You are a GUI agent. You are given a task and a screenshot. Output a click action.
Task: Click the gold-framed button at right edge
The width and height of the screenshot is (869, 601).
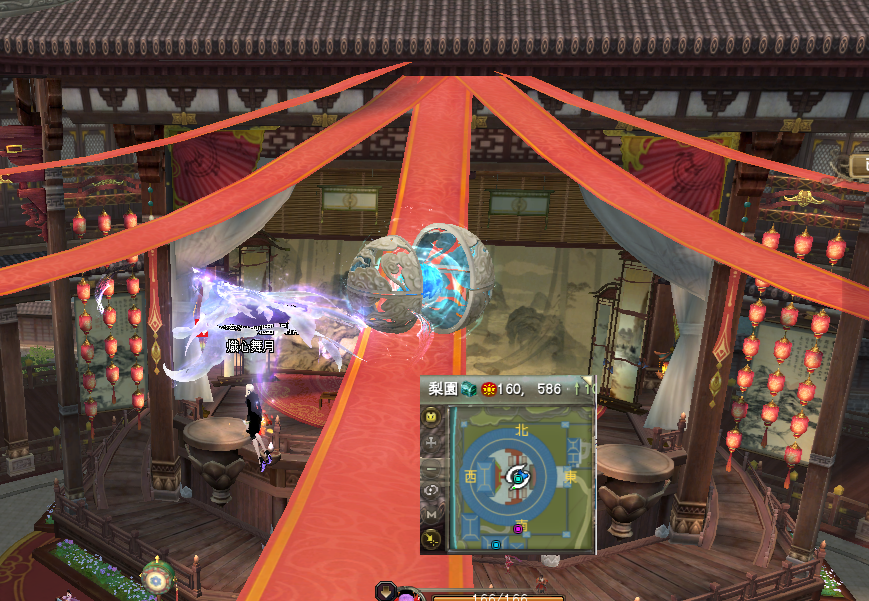[x=858, y=166]
